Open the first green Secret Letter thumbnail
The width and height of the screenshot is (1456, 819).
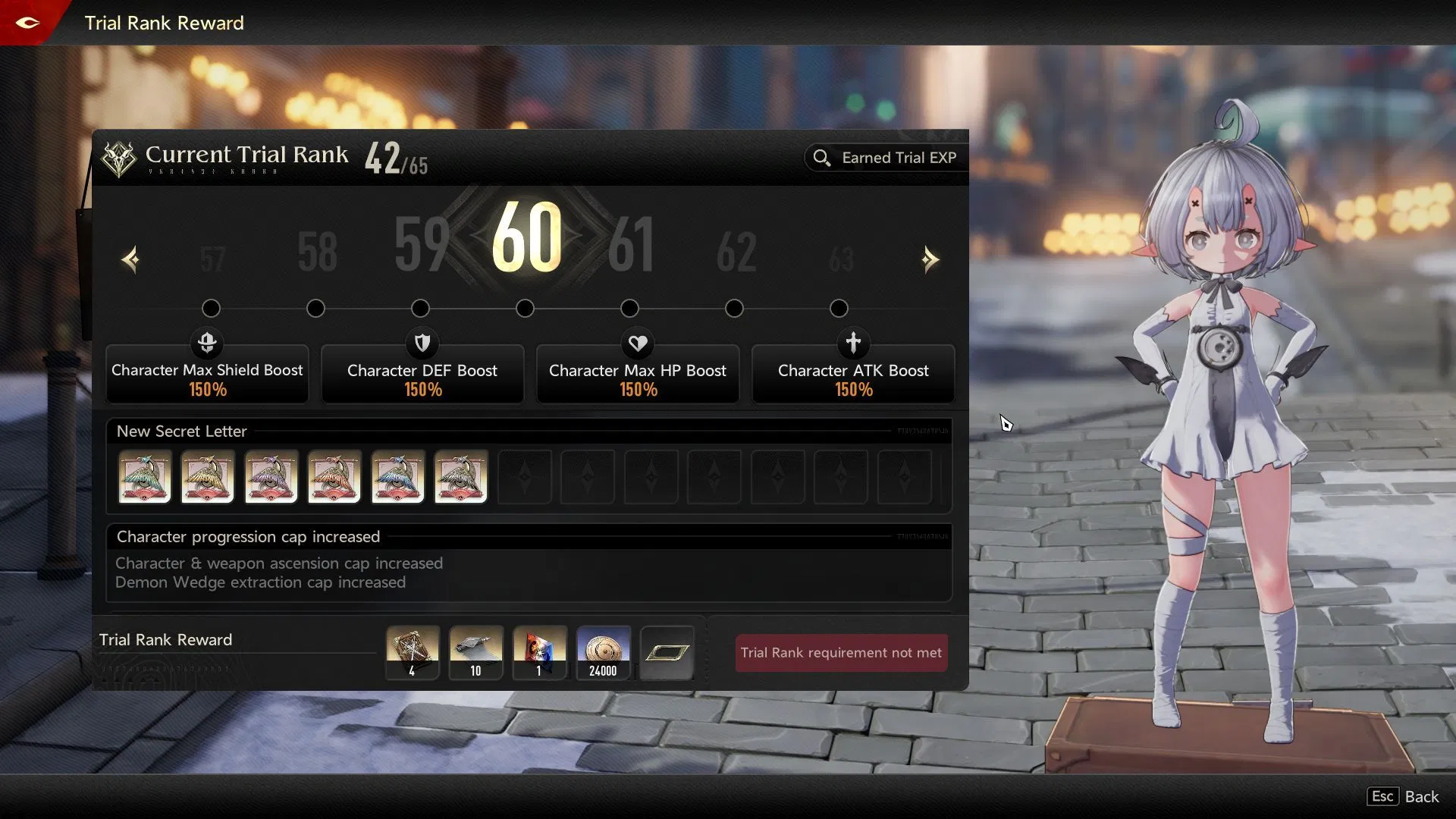point(144,477)
